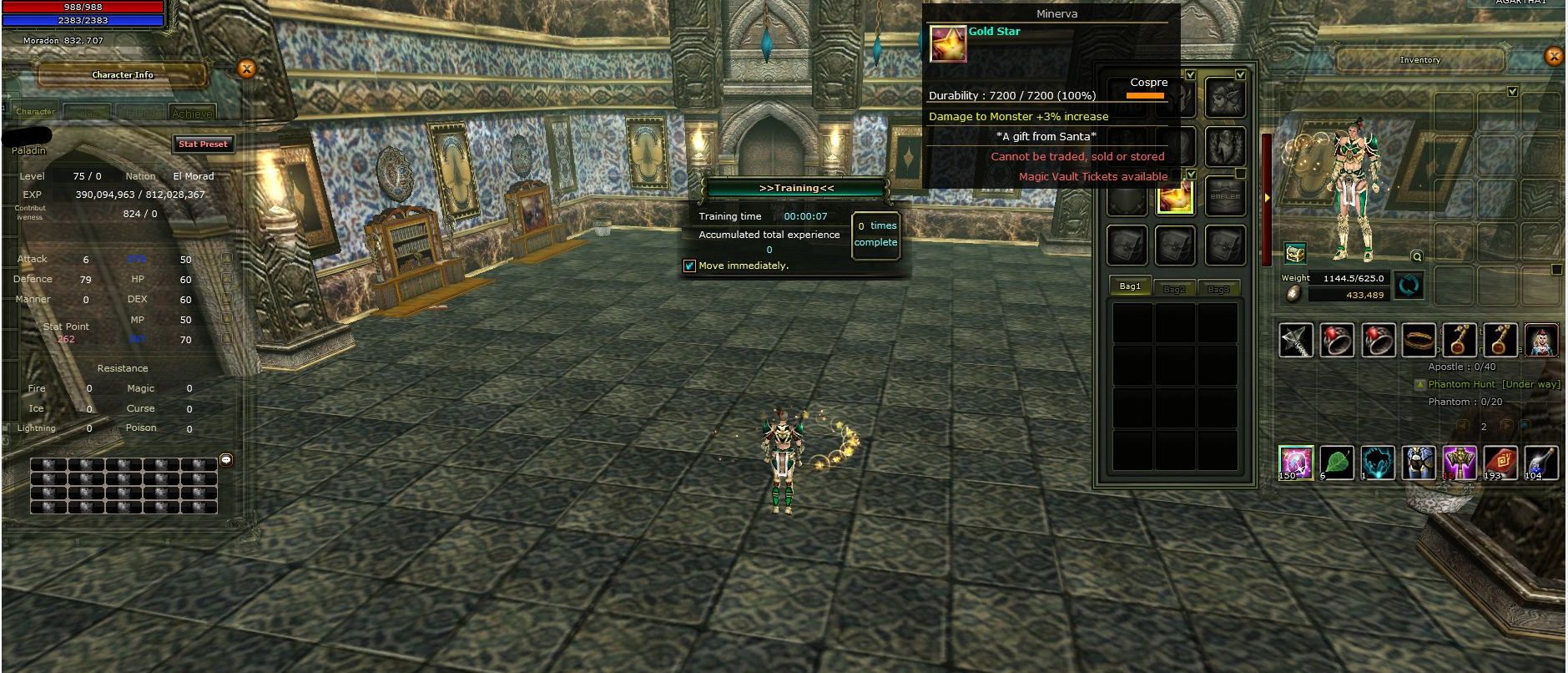Image resolution: width=1568 pixels, height=673 pixels.
Task: Select the purple hammer skill in the hotbar
Action: (1460, 461)
